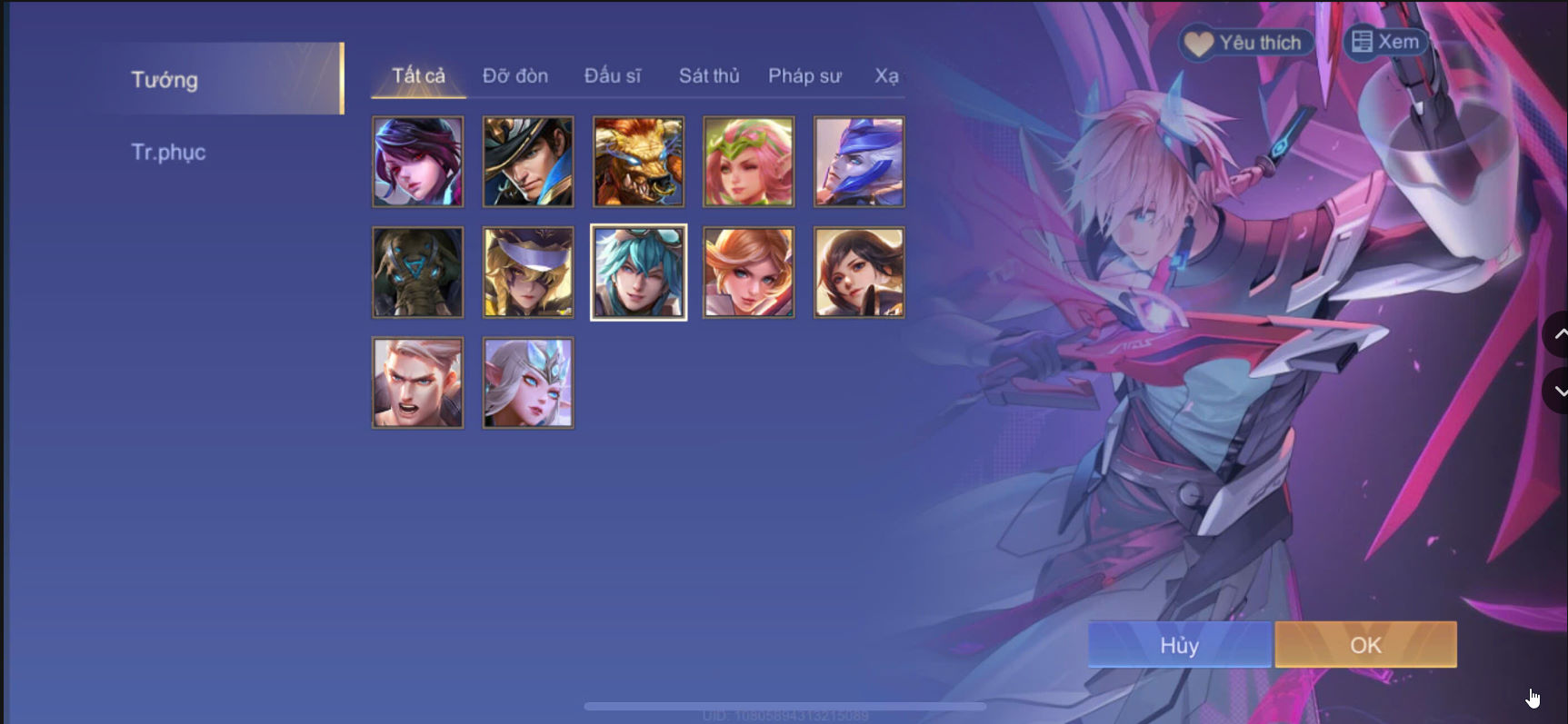This screenshot has height=724, width=1568.
Task: Select the golden beast hero portrait
Action: (637, 162)
